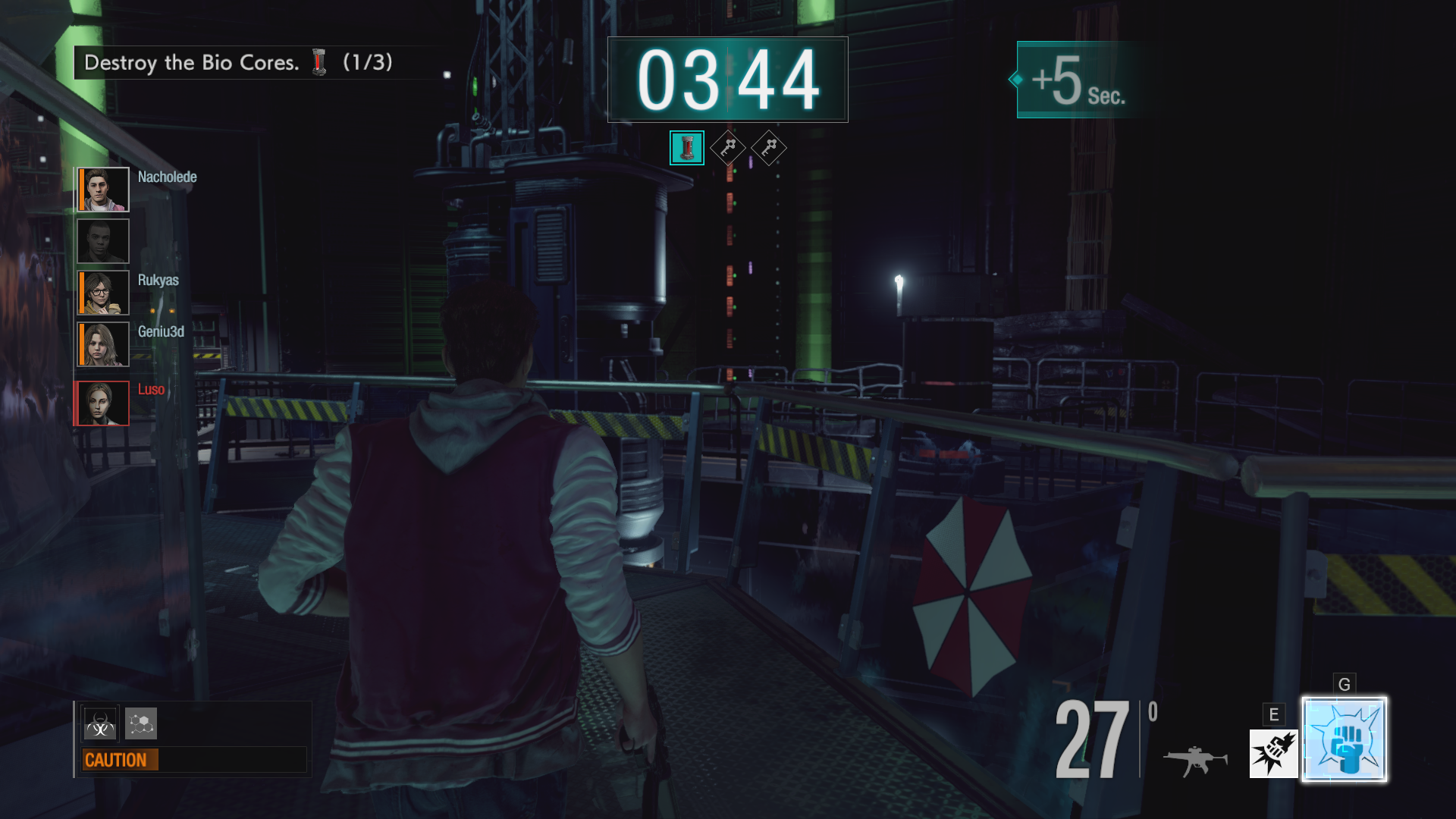Select Luso's red-framed portrait

pos(102,403)
